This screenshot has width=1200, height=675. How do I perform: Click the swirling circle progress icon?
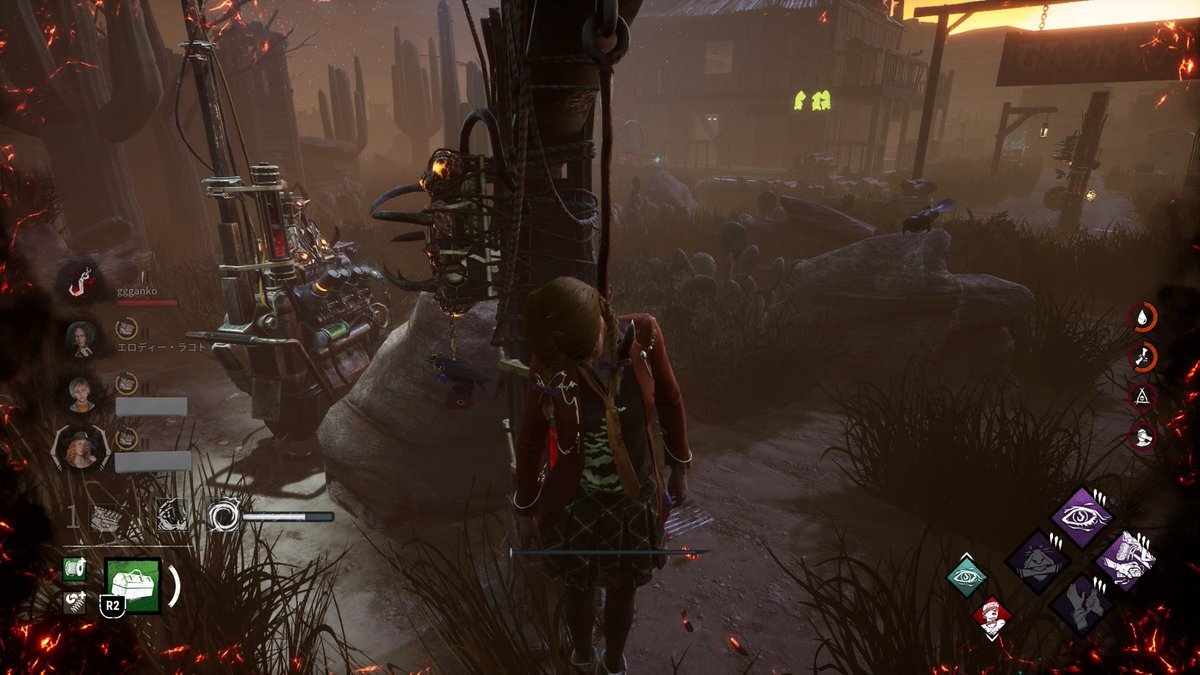223,516
